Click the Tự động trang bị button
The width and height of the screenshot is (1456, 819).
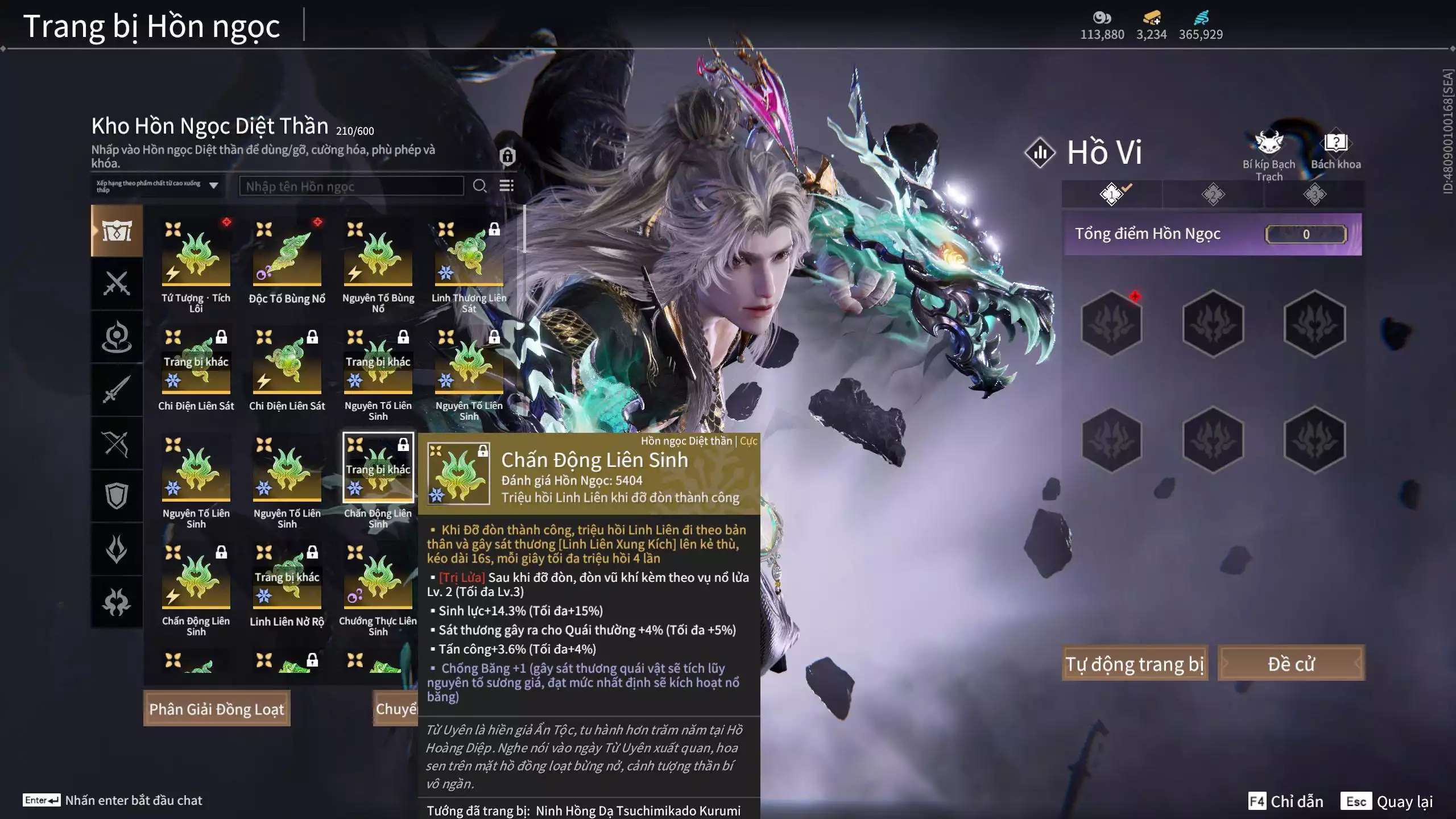1135,664
